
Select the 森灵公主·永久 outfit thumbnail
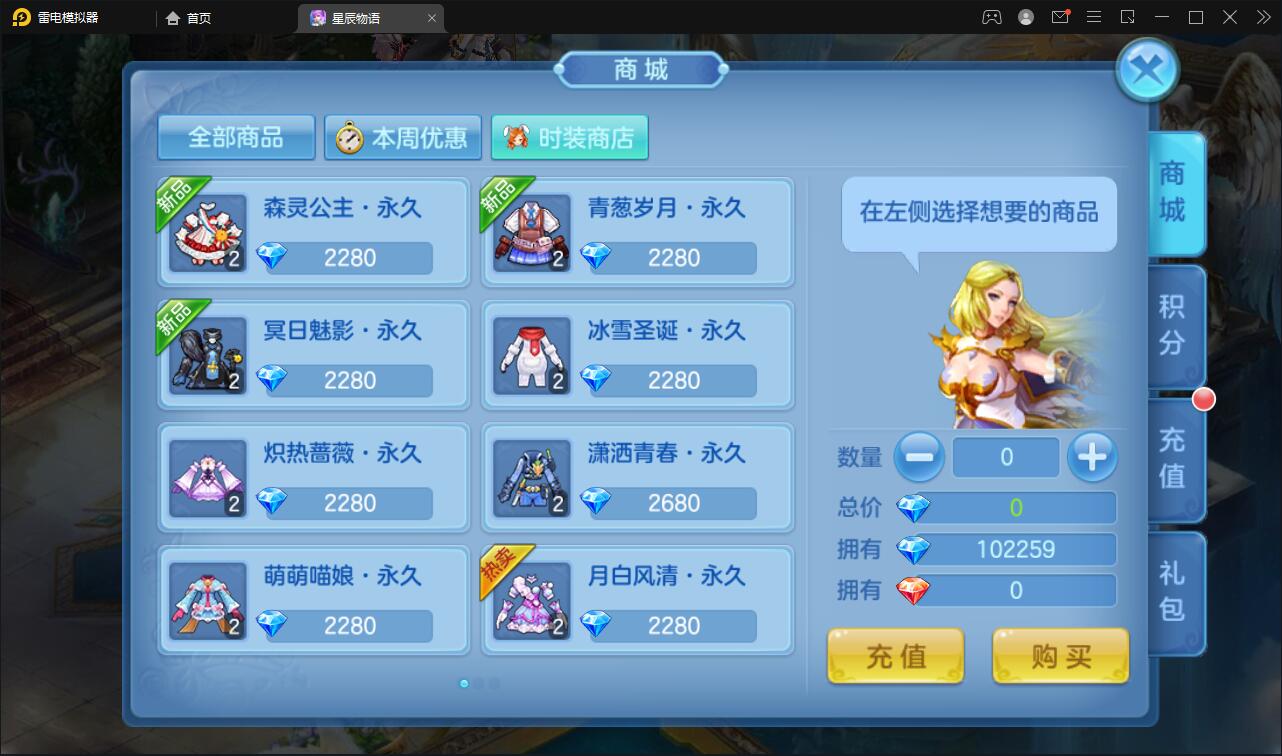point(207,232)
